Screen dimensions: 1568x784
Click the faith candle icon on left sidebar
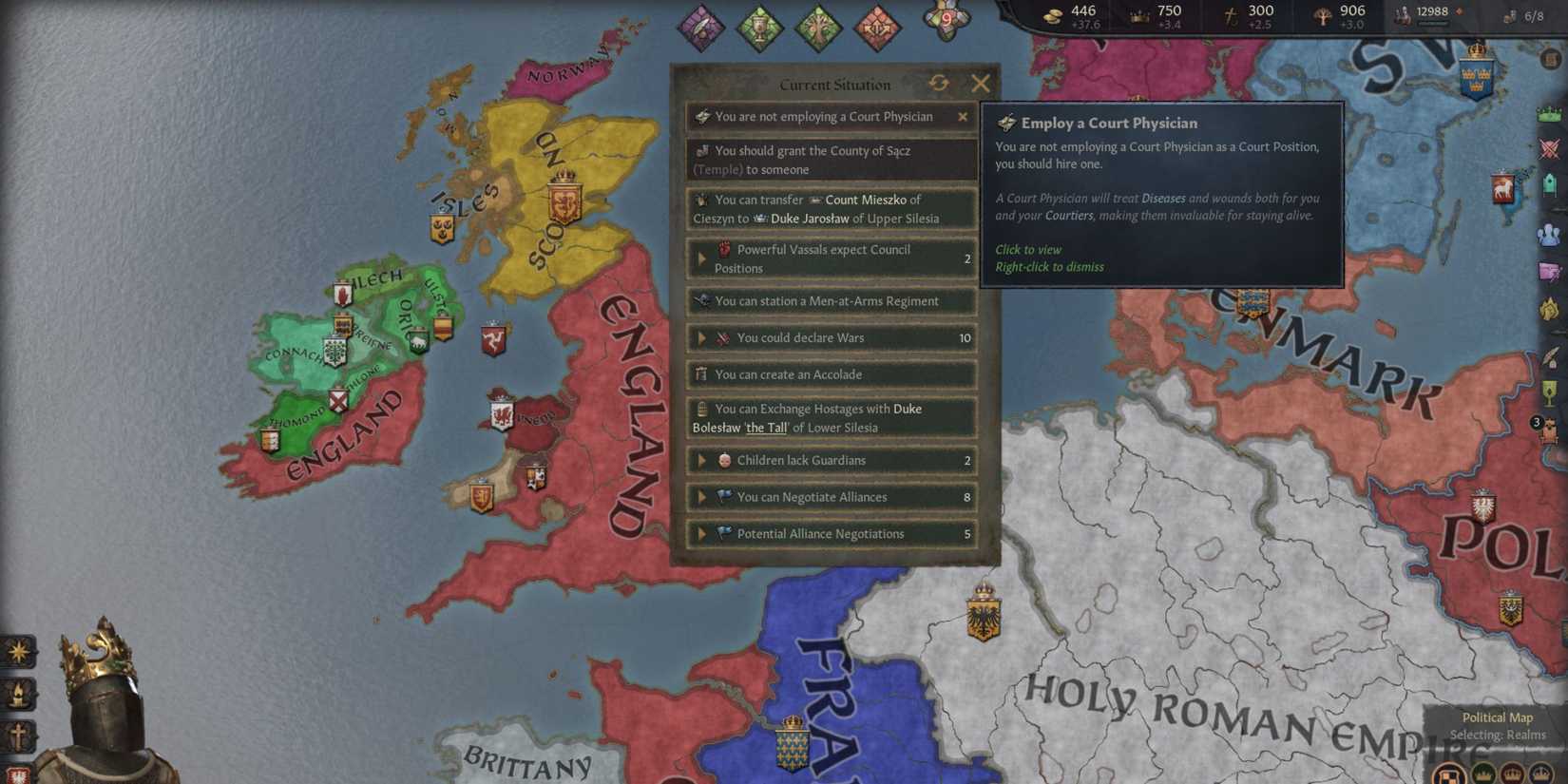point(19,694)
